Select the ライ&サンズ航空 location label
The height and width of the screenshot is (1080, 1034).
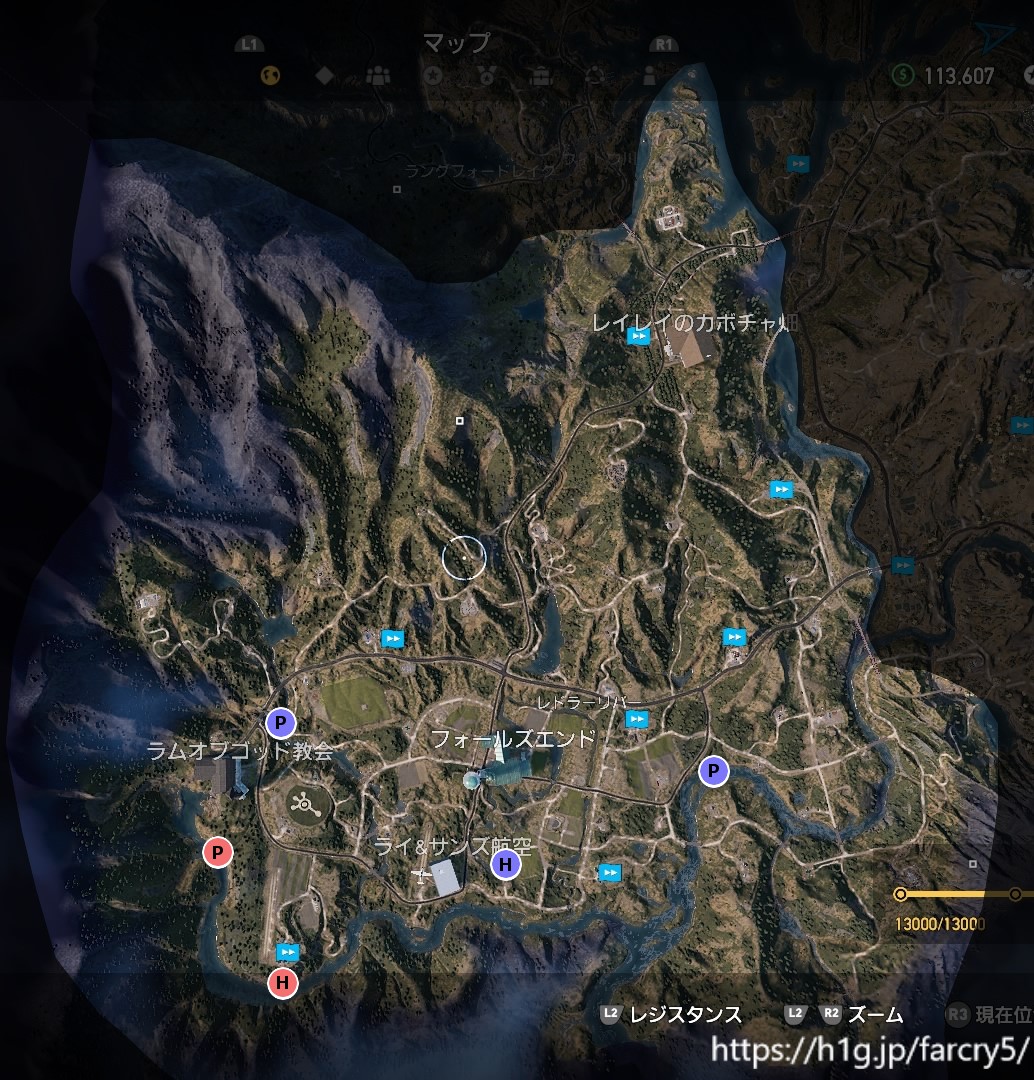coord(452,846)
